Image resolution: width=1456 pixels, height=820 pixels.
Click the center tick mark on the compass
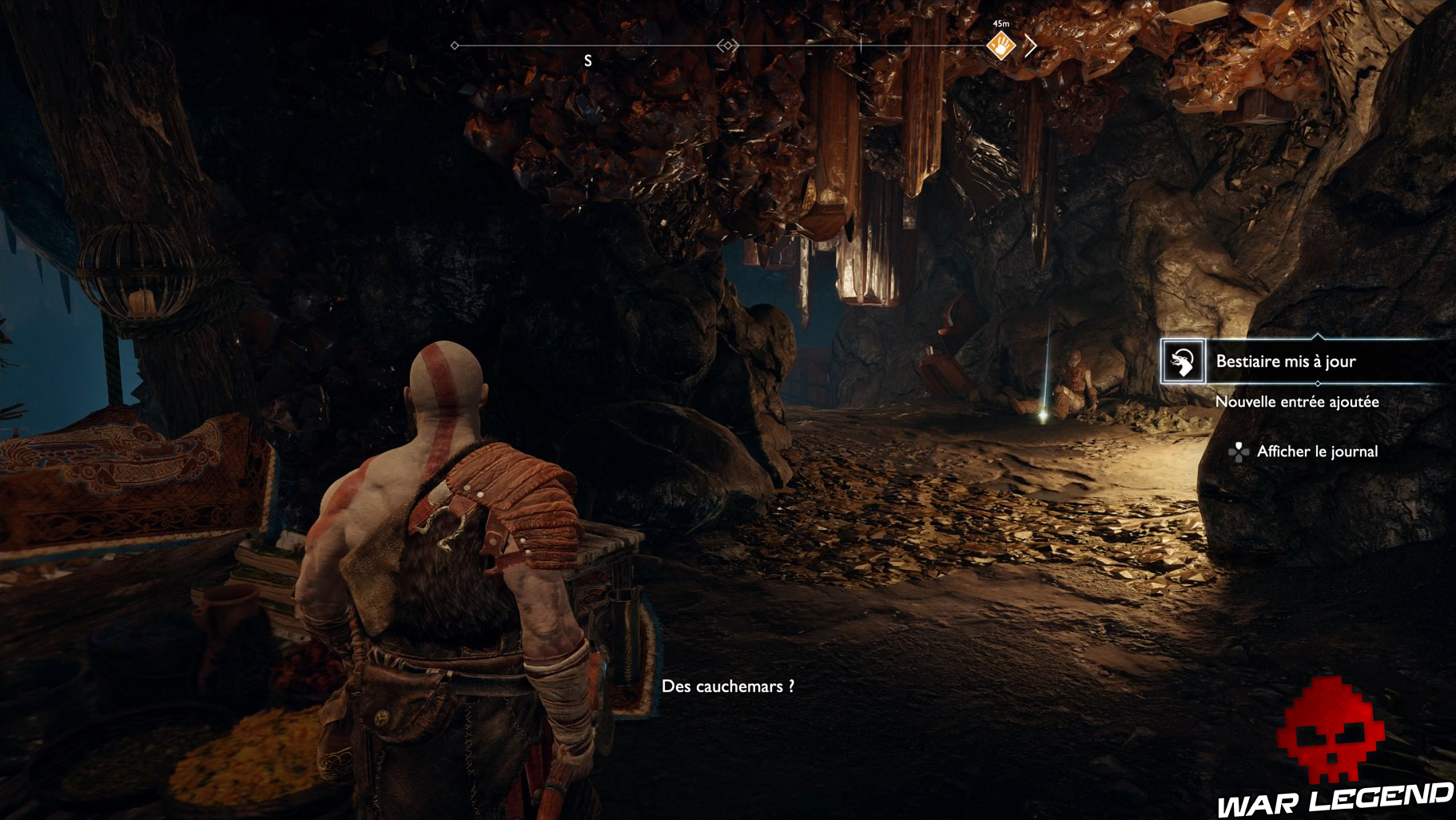(x=861, y=45)
